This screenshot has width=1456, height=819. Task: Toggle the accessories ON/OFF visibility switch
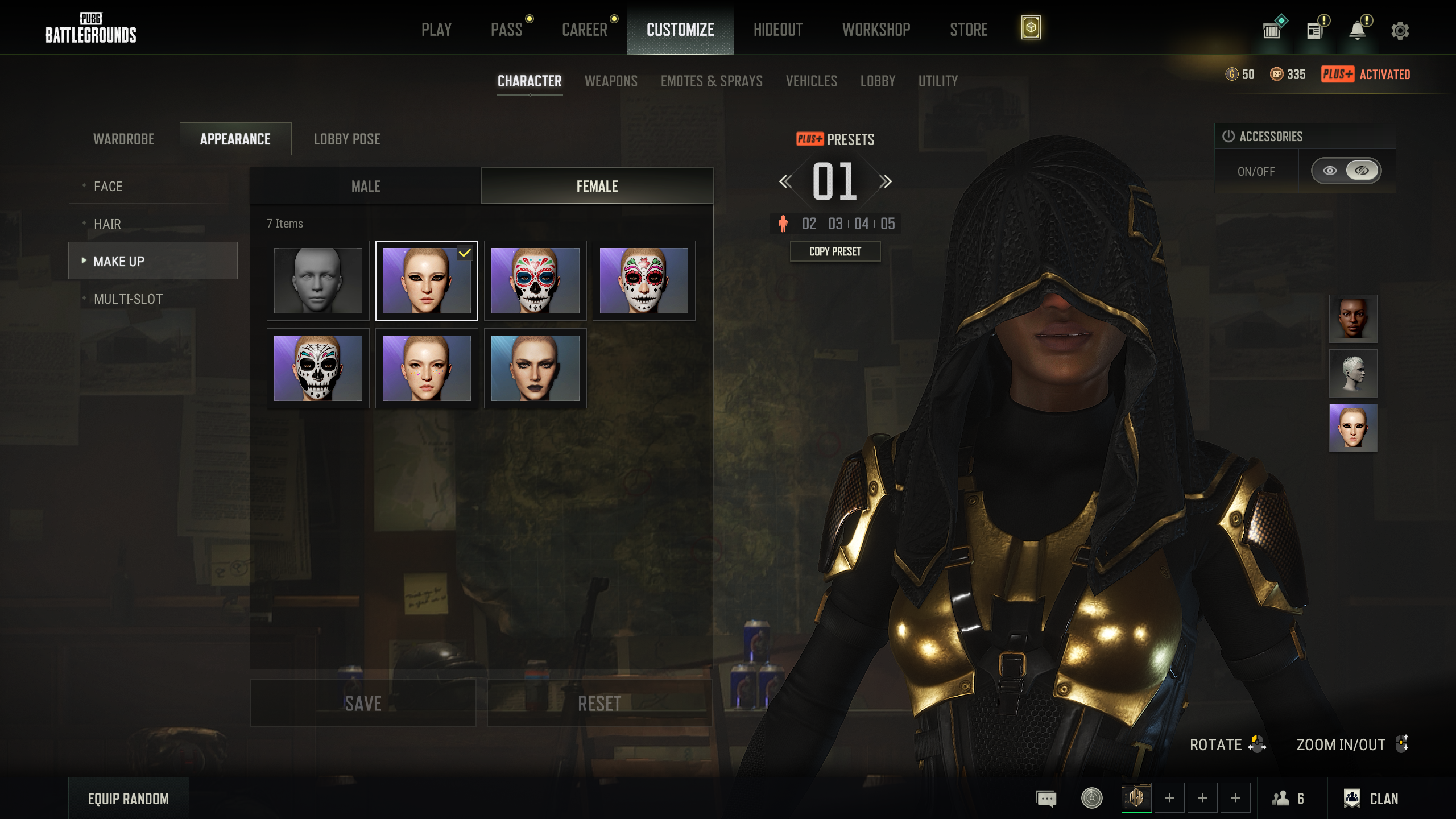[x=1345, y=171]
